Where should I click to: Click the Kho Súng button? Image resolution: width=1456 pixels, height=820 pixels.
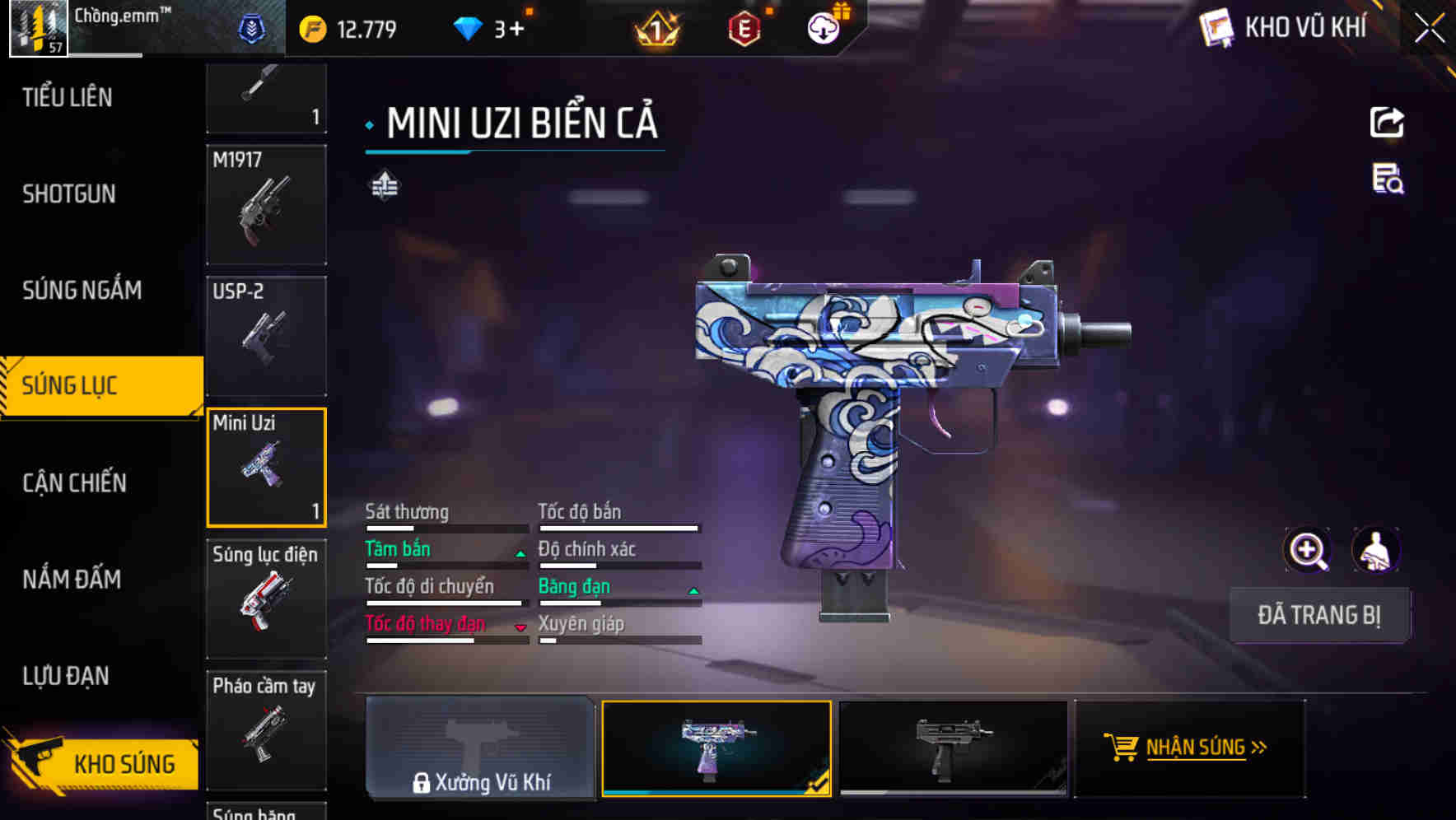pyautogui.click(x=103, y=763)
